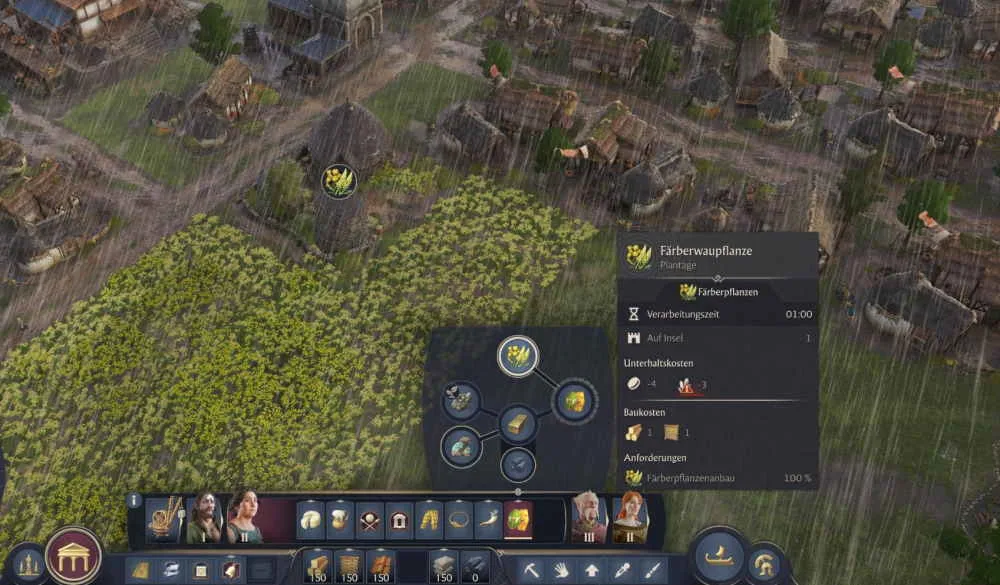Pick the gold bar node in the production tree
1000x585 pixels.
(518, 425)
